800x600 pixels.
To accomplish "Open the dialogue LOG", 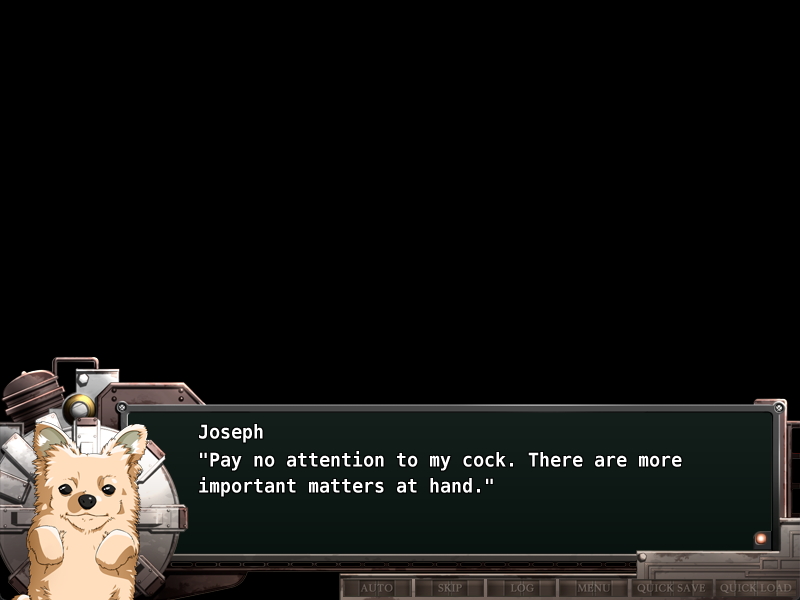I will point(522,588).
